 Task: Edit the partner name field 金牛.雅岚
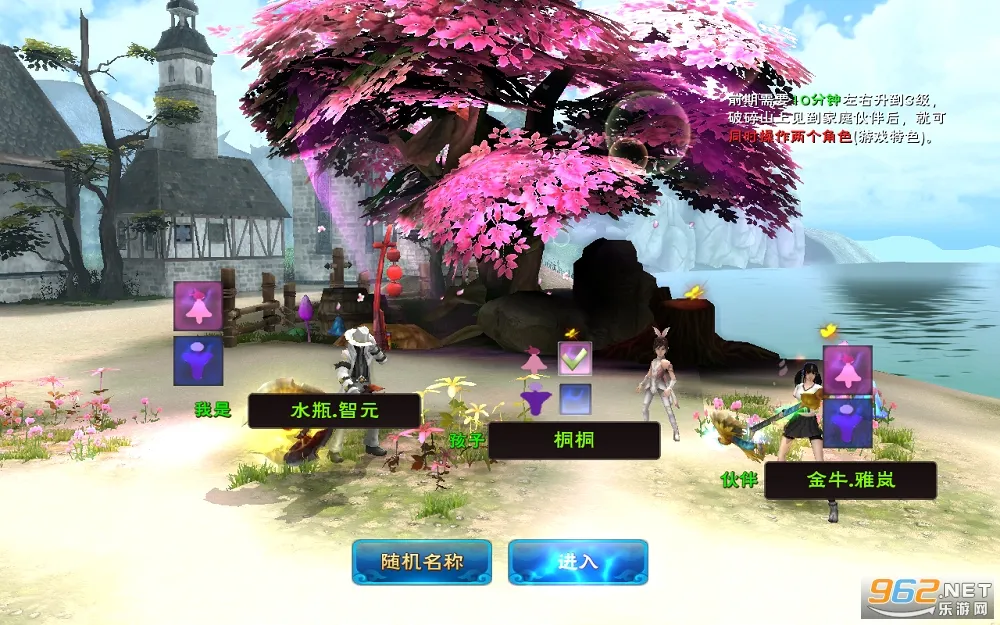pos(850,480)
